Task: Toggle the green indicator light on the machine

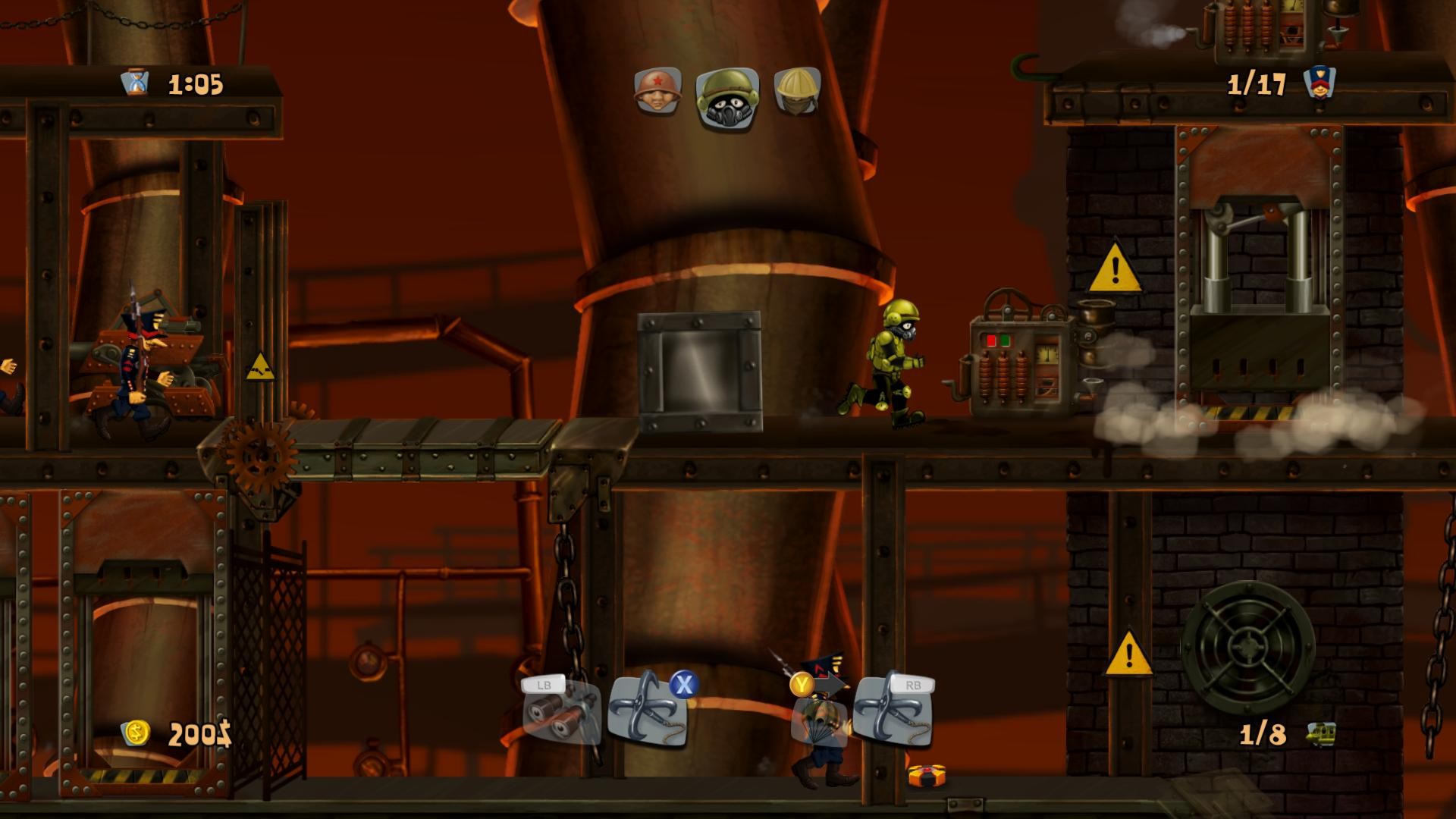Action: pyautogui.click(x=1005, y=340)
